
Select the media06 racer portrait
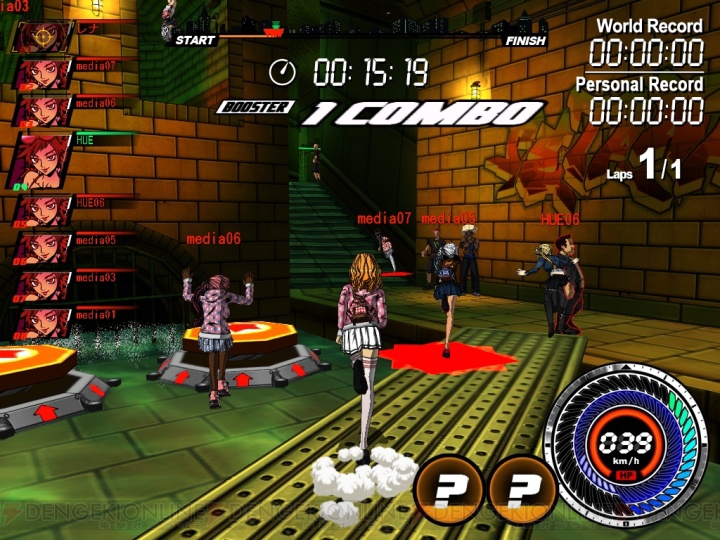(40, 109)
